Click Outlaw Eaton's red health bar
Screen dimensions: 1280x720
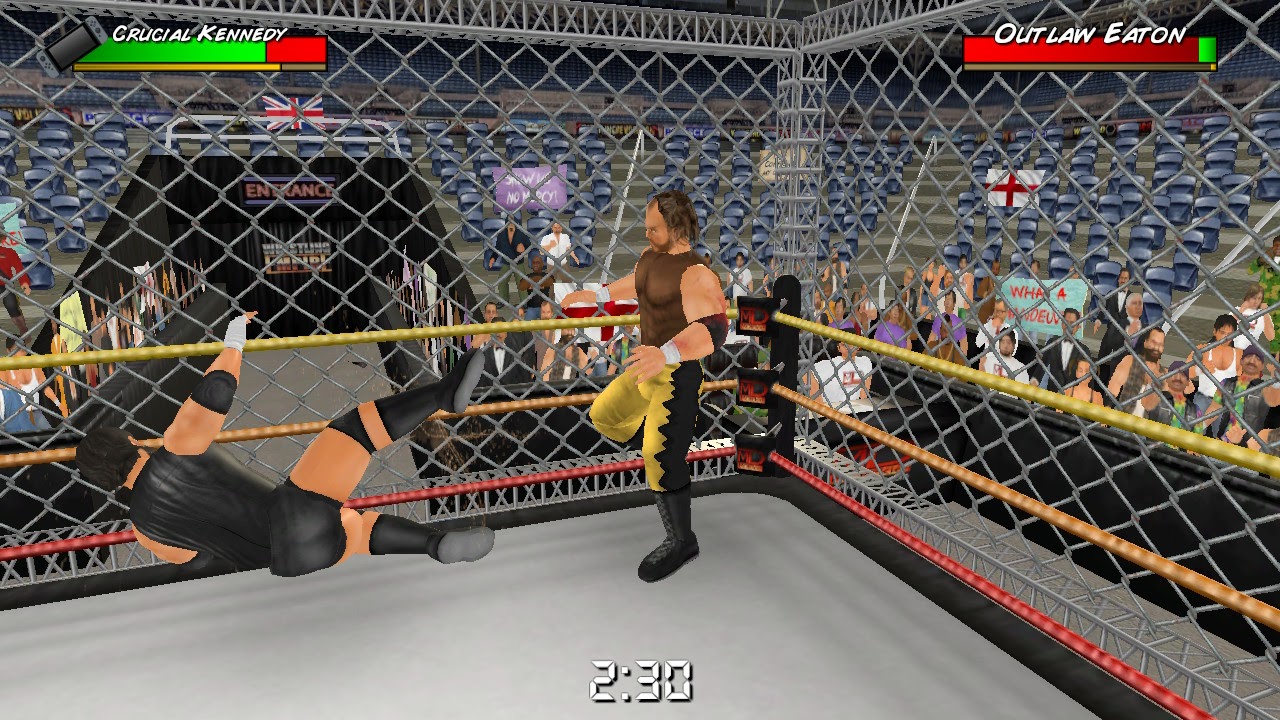point(1080,52)
